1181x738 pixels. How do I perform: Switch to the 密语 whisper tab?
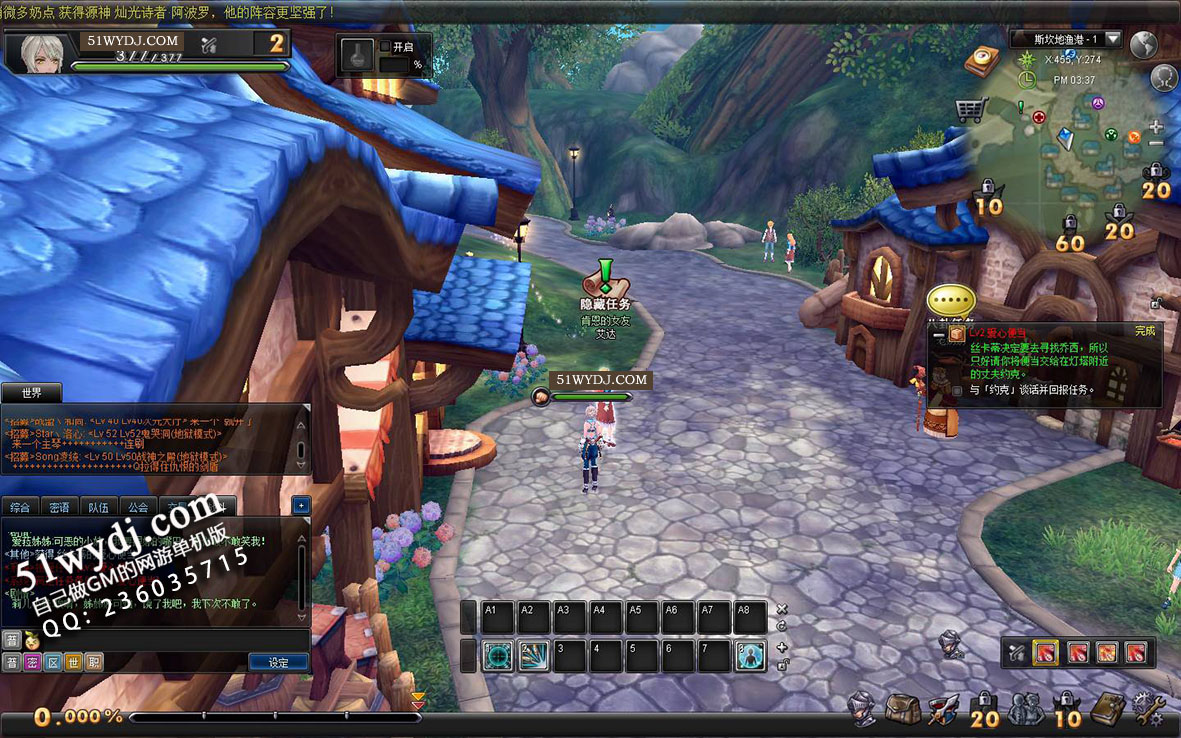point(60,507)
